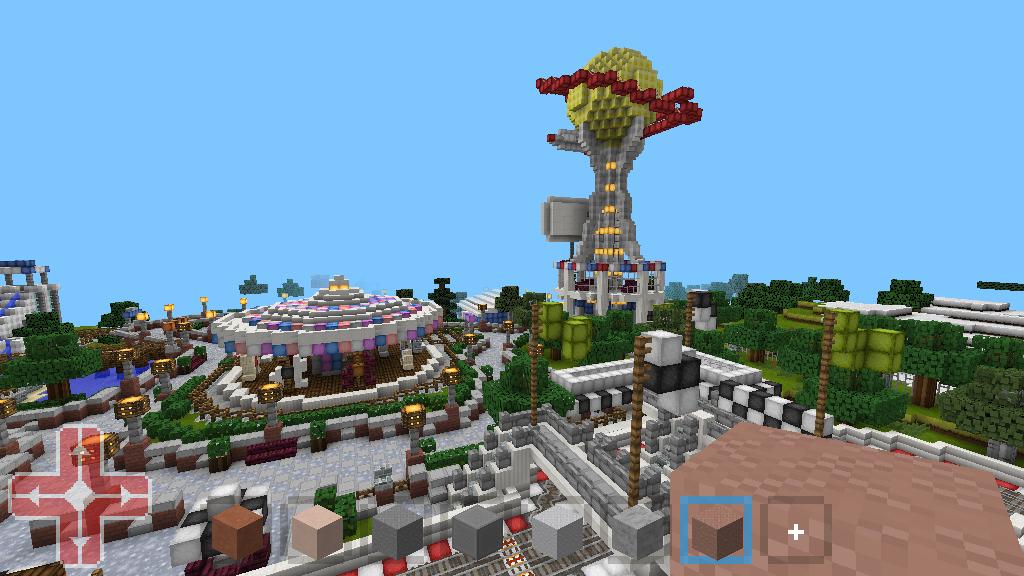The width and height of the screenshot is (1024, 576).
Task: Tap the D-pad left arrow
Action: click(x=35, y=496)
